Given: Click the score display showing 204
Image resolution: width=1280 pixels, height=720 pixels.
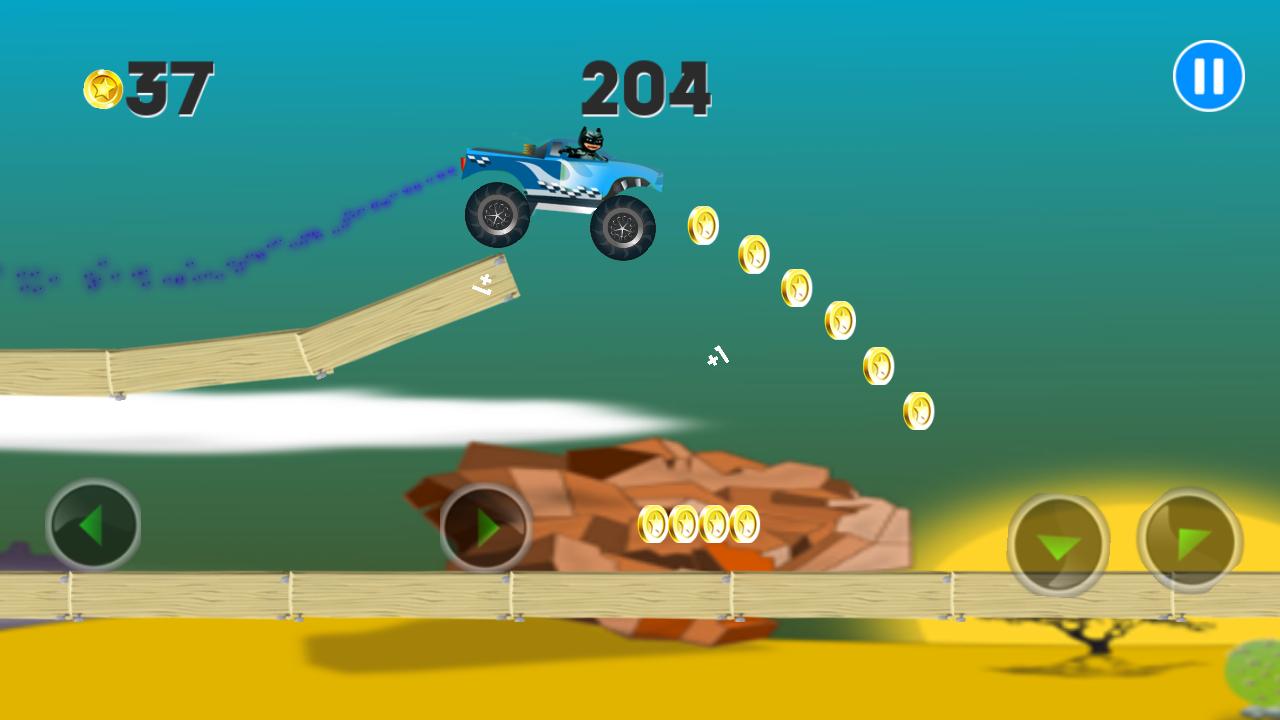Looking at the screenshot, I should [x=648, y=88].
